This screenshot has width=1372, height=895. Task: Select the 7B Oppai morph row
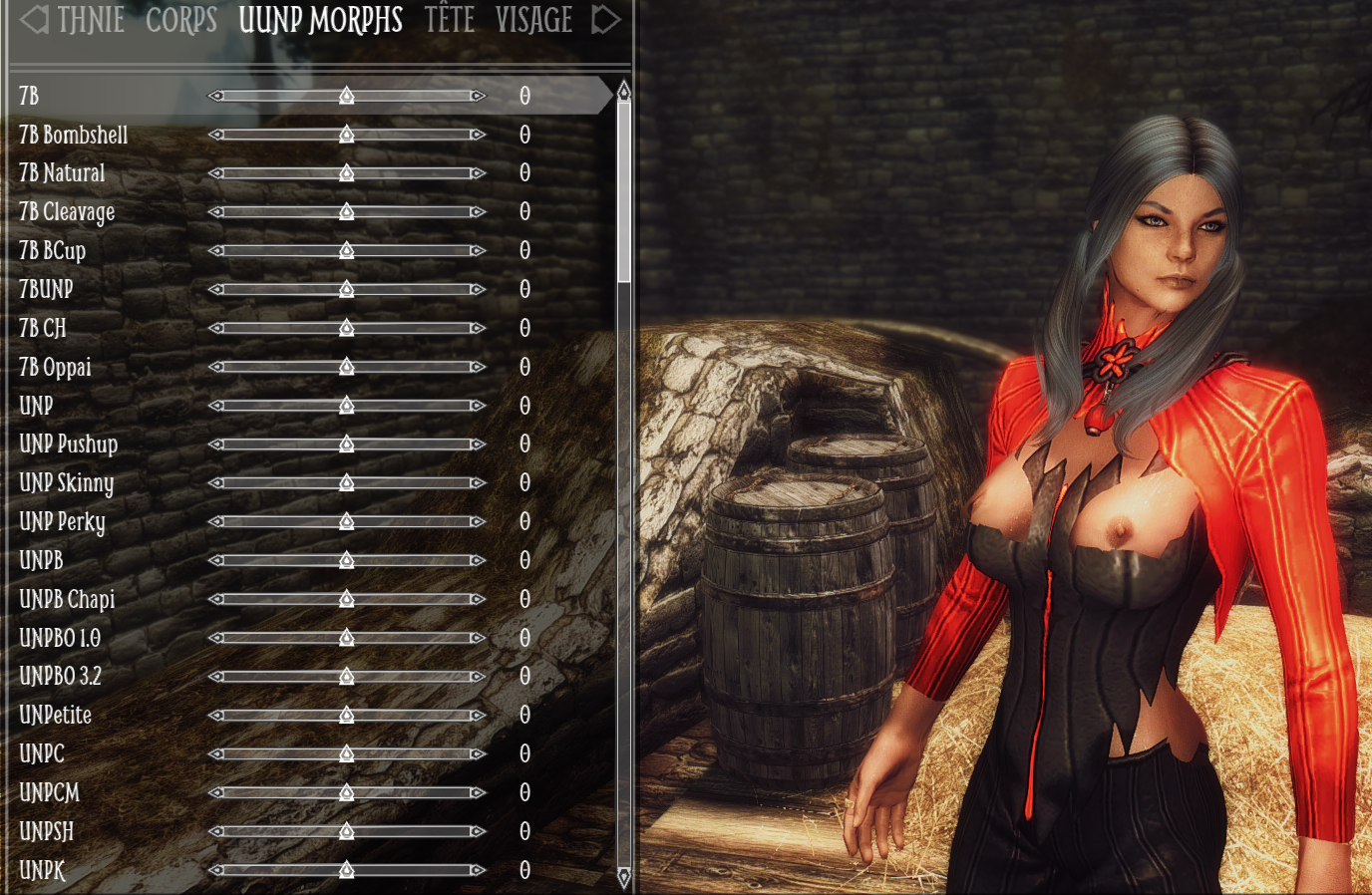(x=56, y=367)
